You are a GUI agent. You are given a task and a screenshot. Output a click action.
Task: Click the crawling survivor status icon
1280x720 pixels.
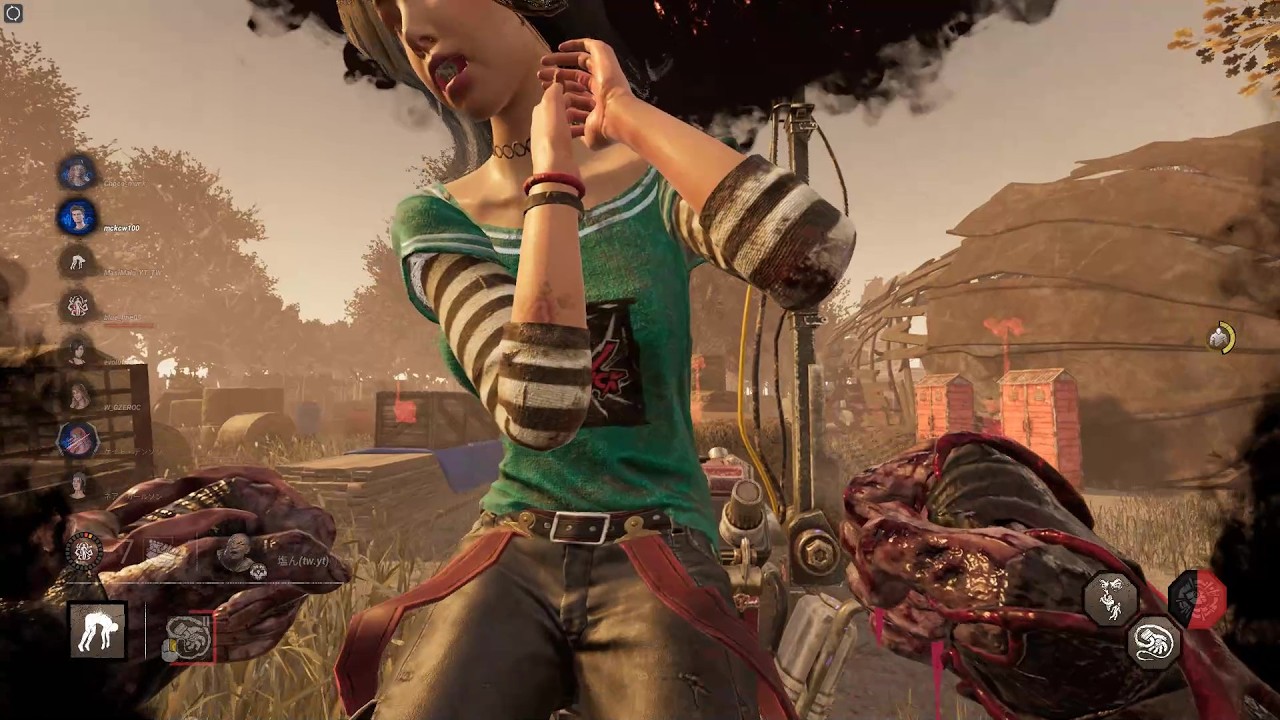[78, 263]
